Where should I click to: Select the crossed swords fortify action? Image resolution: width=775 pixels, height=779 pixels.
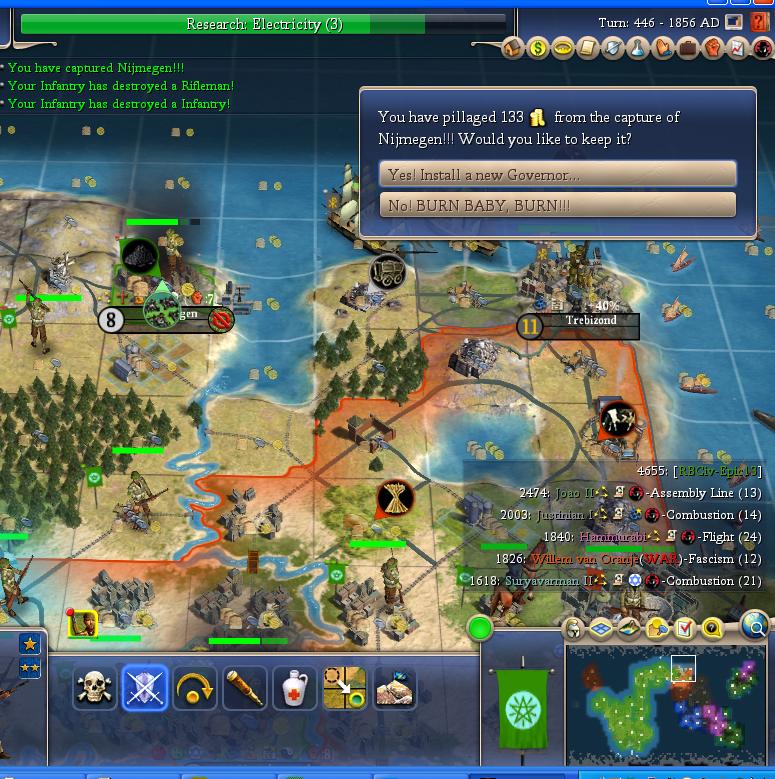coord(144,689)
